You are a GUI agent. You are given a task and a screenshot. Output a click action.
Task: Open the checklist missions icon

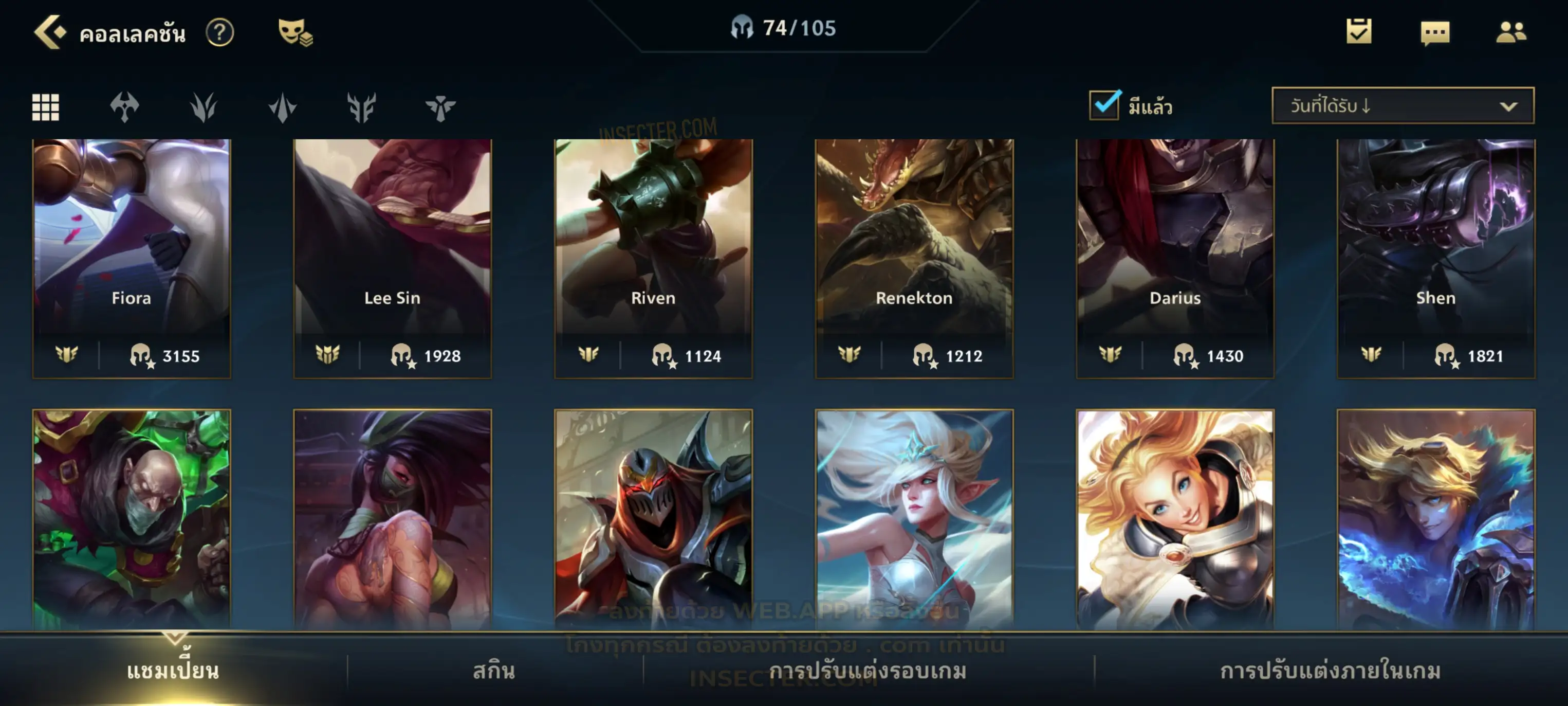(x=1359, y=32)
